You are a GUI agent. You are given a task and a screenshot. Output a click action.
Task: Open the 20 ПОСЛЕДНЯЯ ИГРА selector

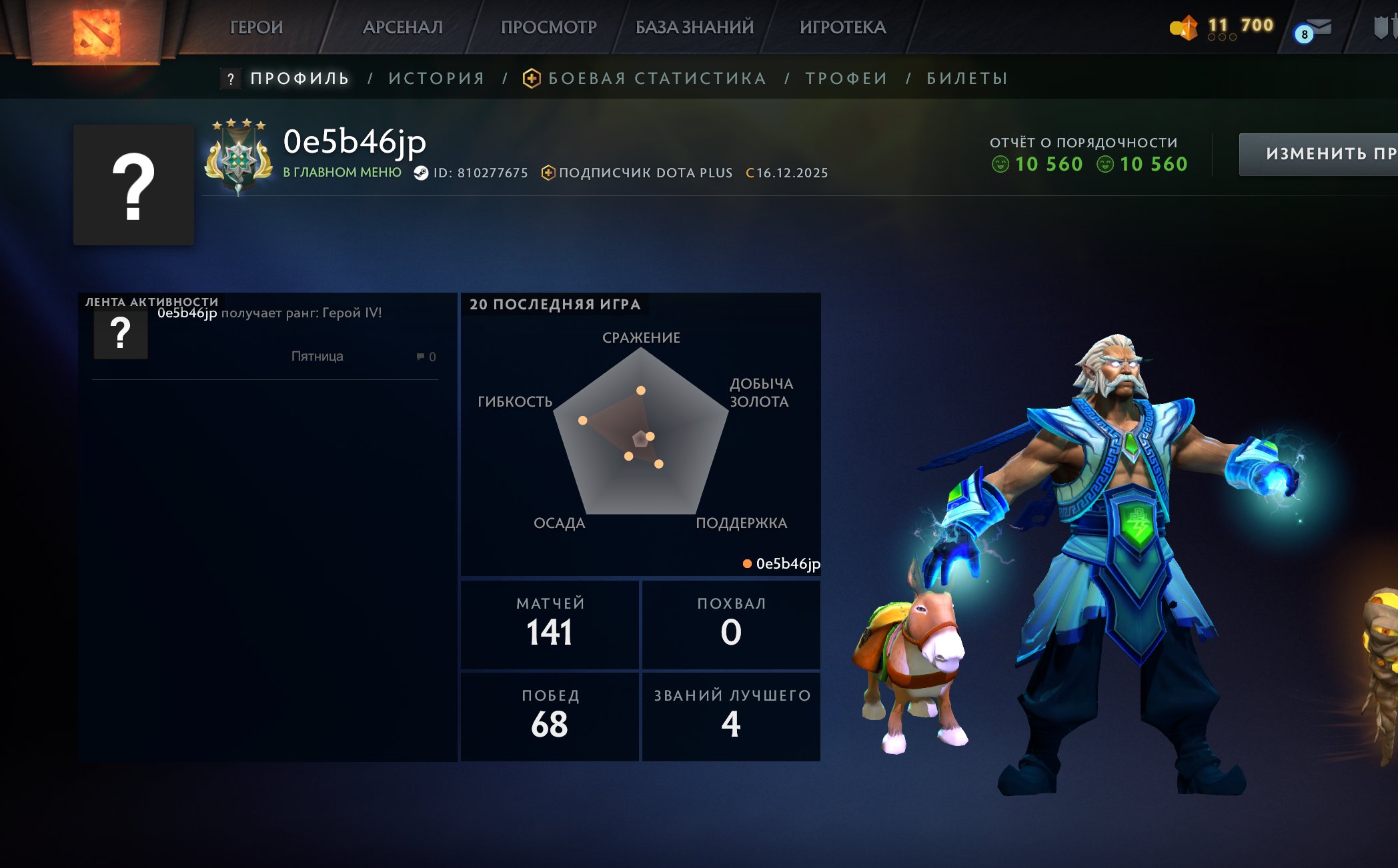click(x=554, y=305)
